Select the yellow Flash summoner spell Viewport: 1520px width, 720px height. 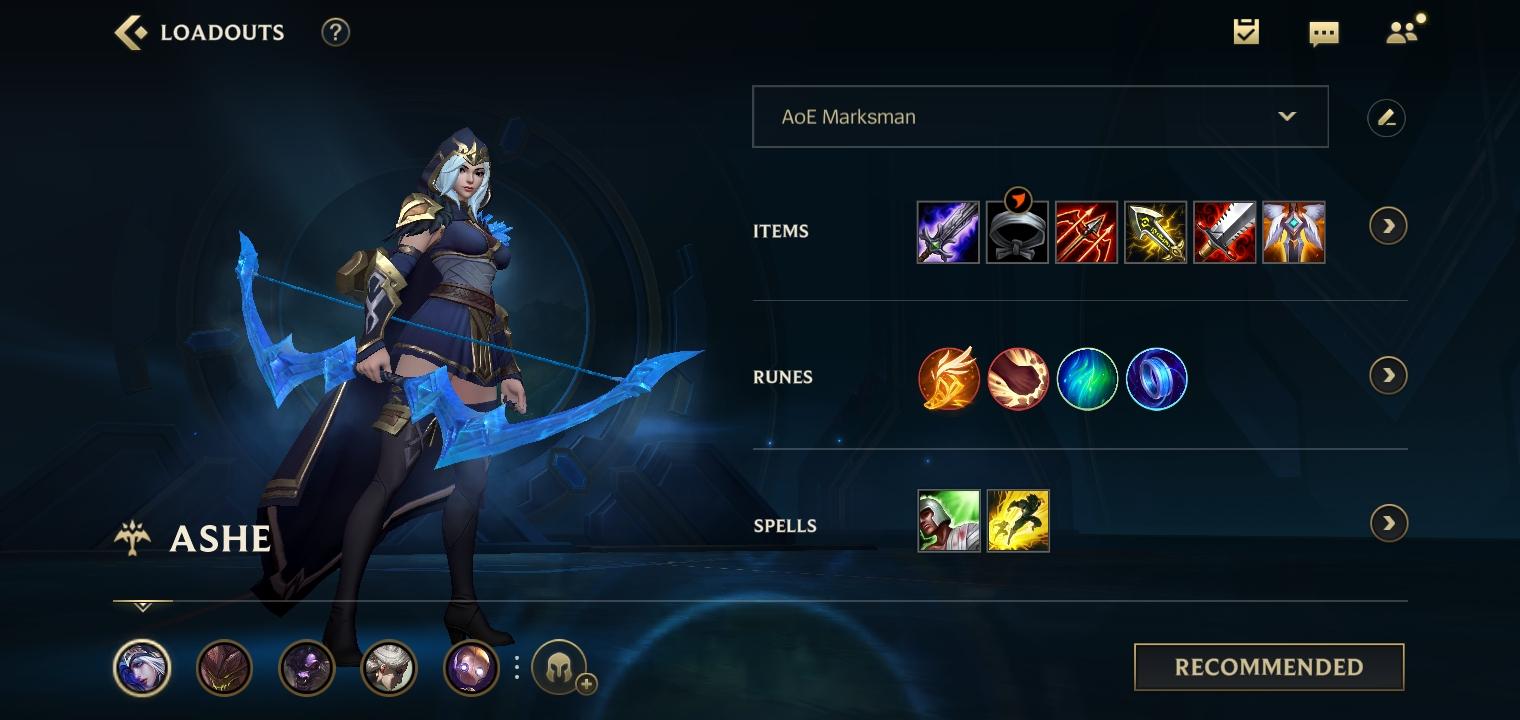(1018, 521)
